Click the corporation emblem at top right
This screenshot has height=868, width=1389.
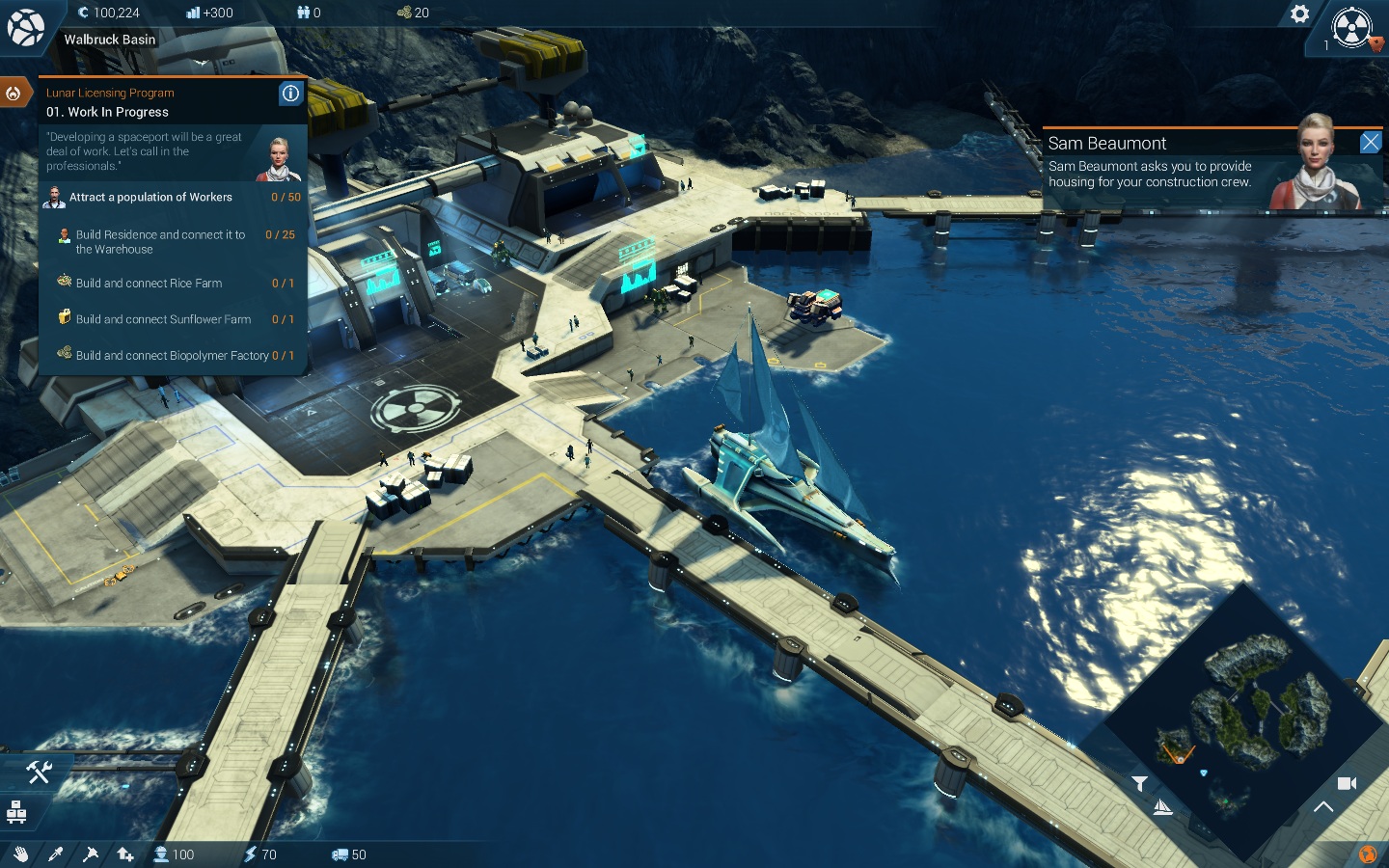point(1351,27)
